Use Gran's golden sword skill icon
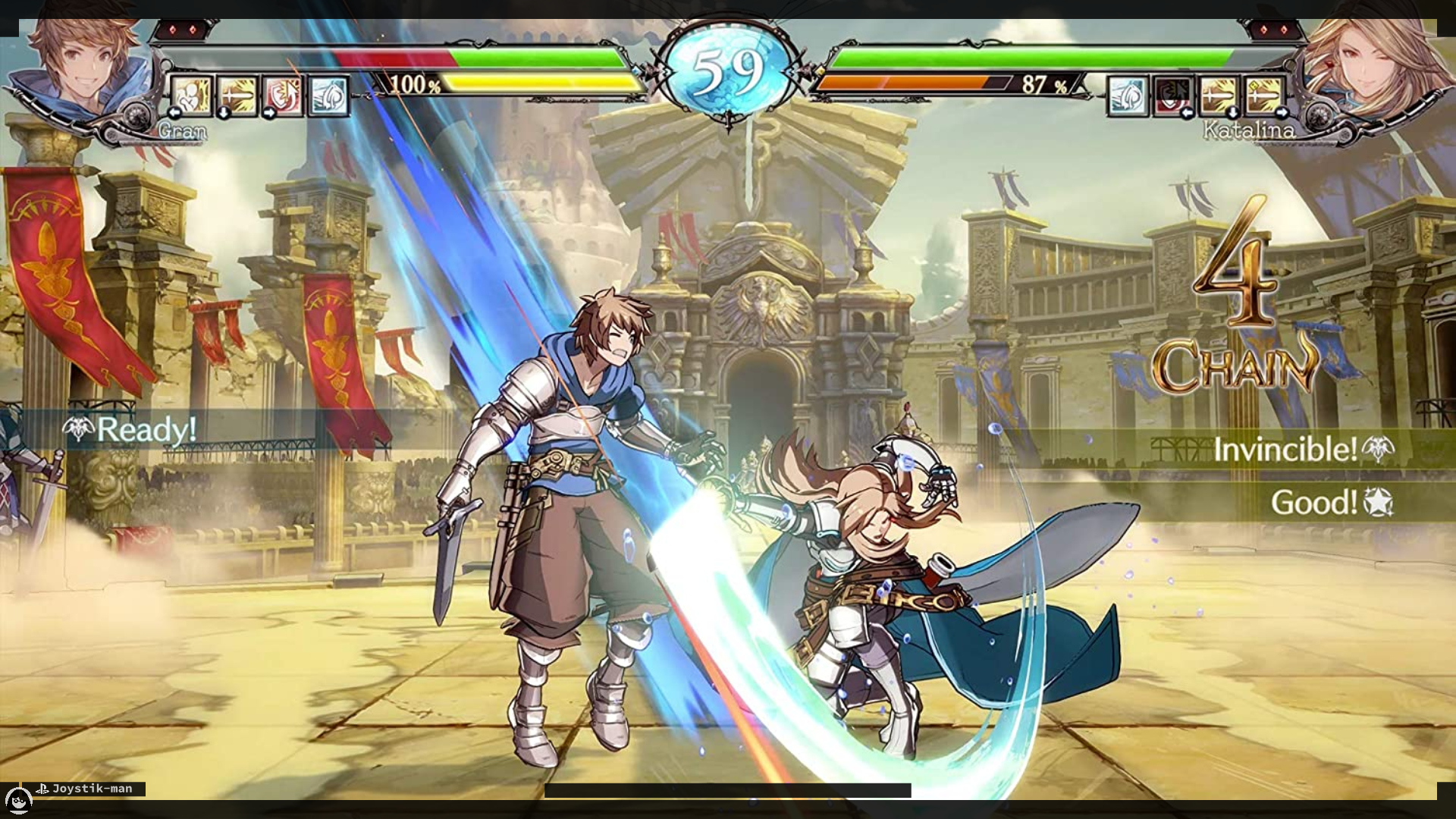This screenshot has height=819, width=1456. click(x=237, y=96)
